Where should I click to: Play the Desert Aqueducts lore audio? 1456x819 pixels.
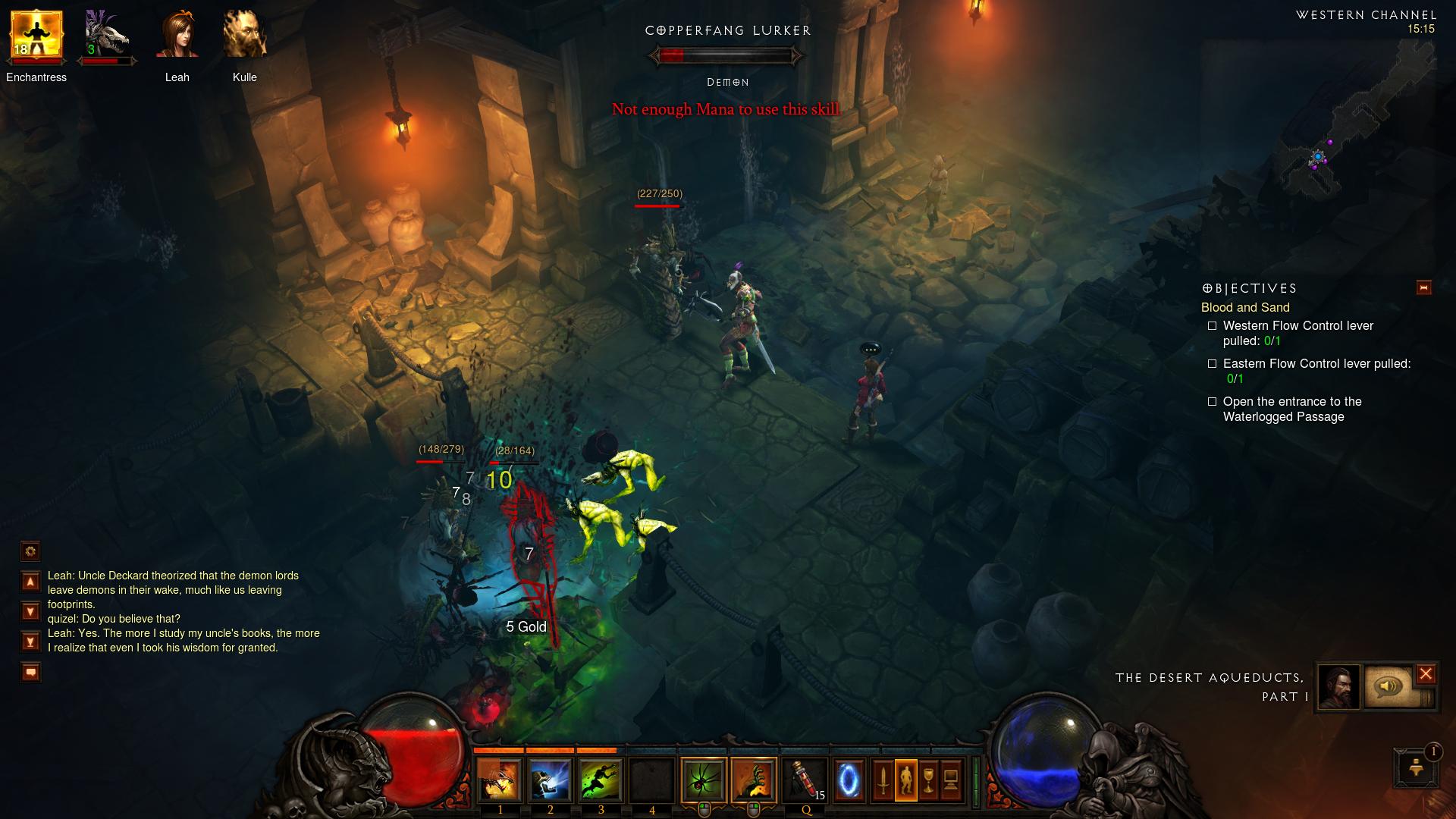[1389, 687]
